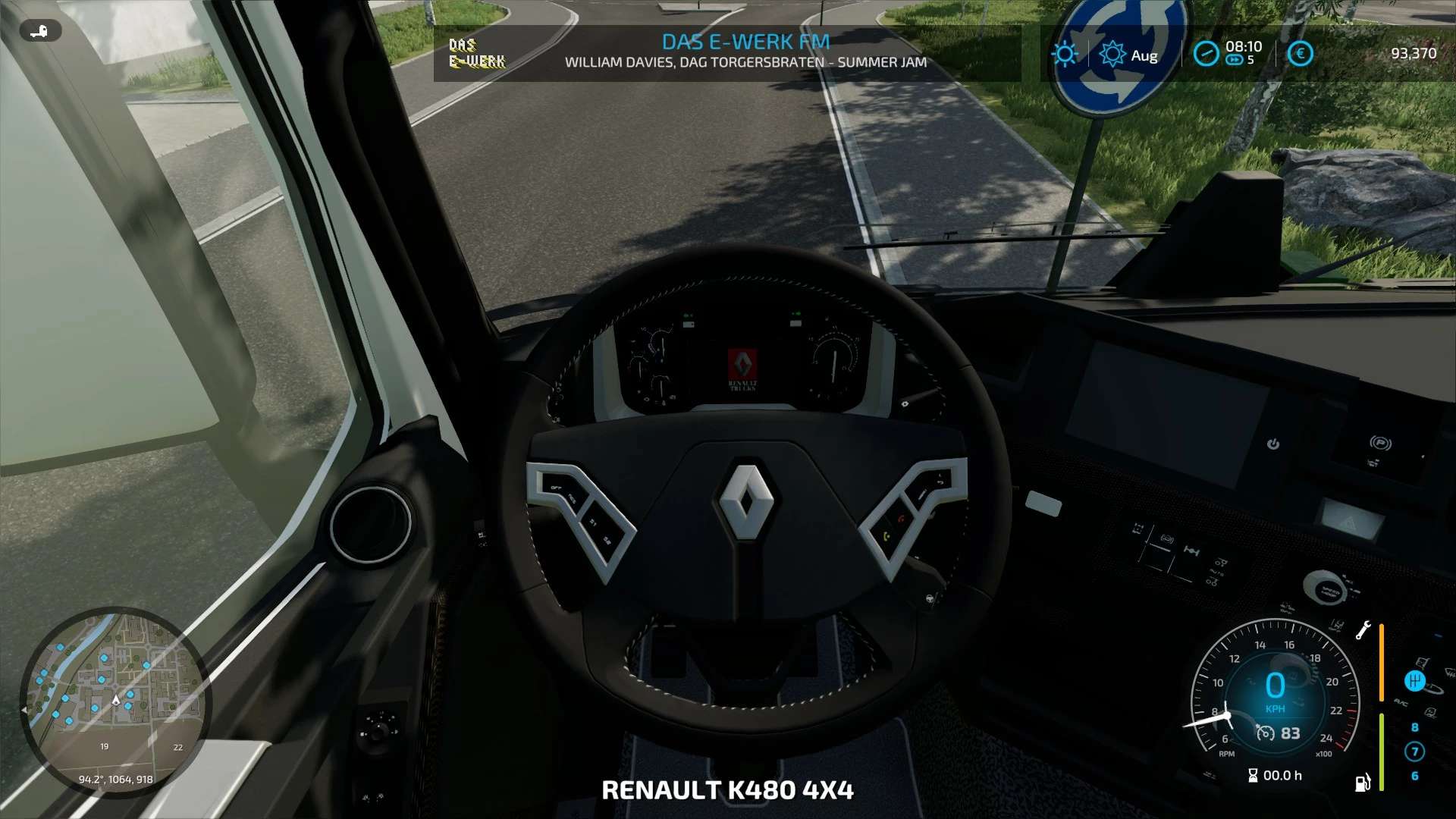Select the clock time-scale icon
The width and height of the screenshot is (1456, 819).
(1206, 54)
